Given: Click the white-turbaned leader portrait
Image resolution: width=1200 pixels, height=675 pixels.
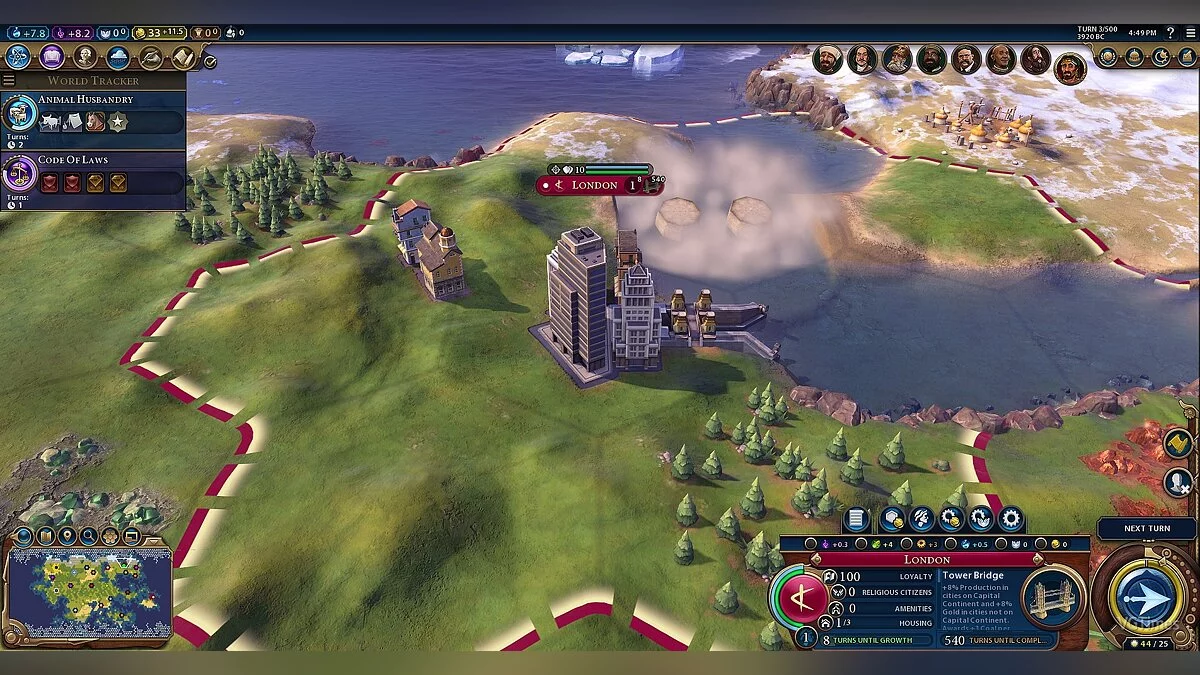Looking at the screenshot, I should click(827, 59).
